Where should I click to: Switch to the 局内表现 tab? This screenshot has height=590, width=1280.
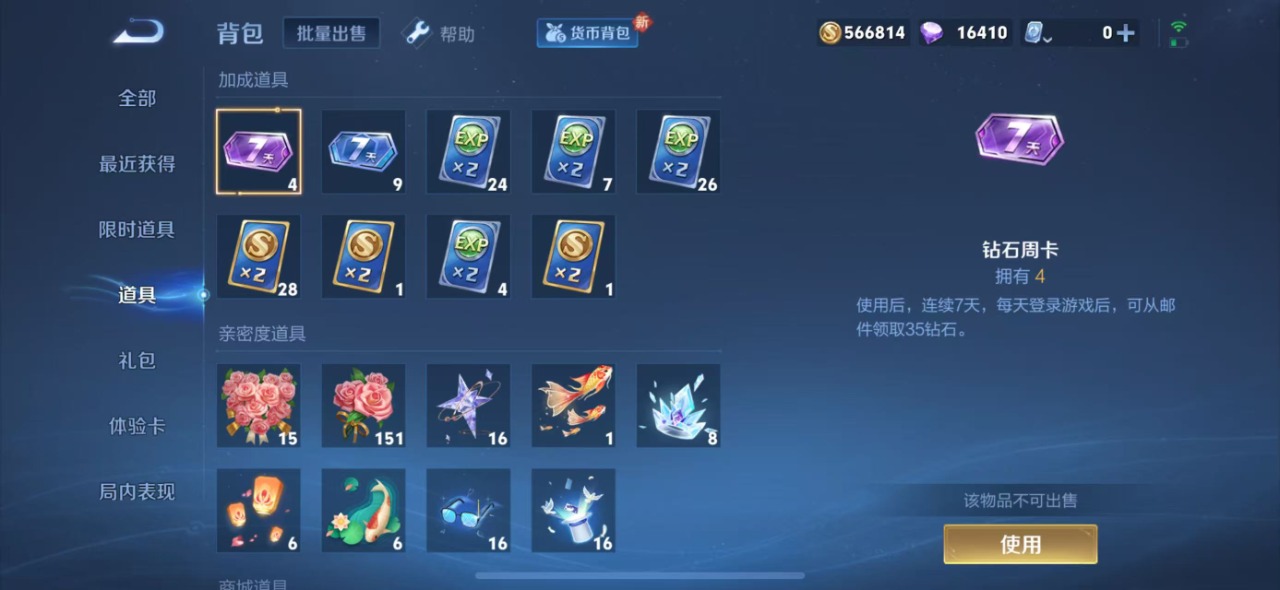[x=137, y=492]
